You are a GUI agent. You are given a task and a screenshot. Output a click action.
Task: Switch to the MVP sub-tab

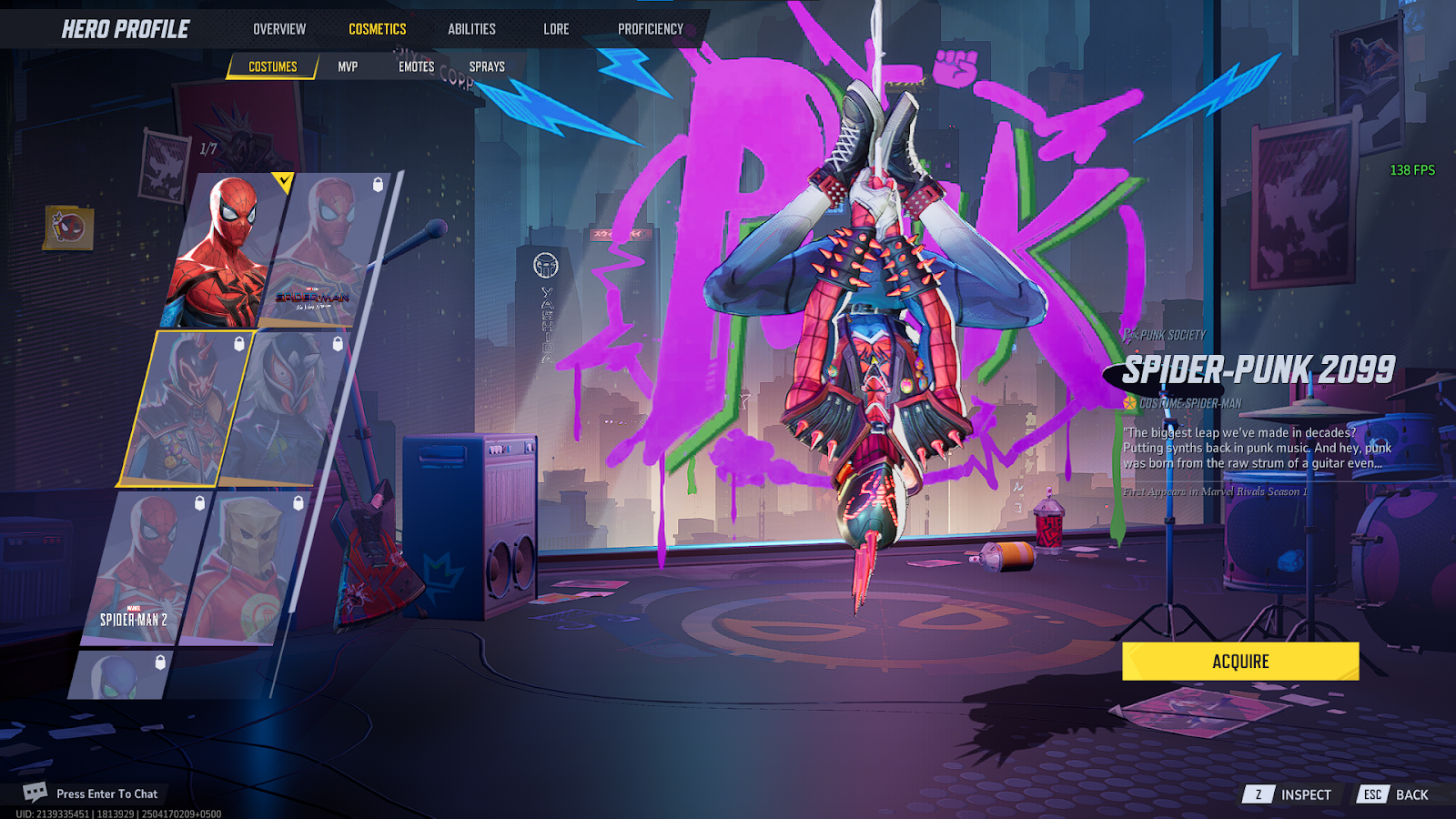348,66
